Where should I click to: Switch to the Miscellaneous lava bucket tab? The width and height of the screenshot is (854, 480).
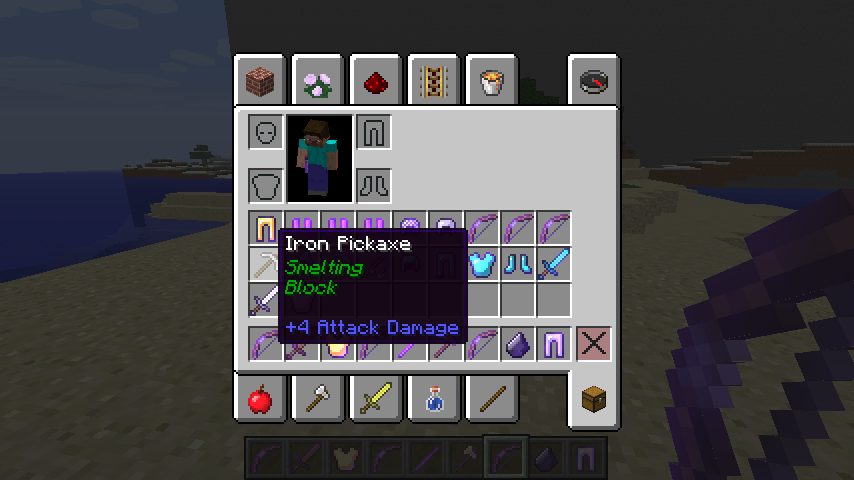[x=491, y=82]
